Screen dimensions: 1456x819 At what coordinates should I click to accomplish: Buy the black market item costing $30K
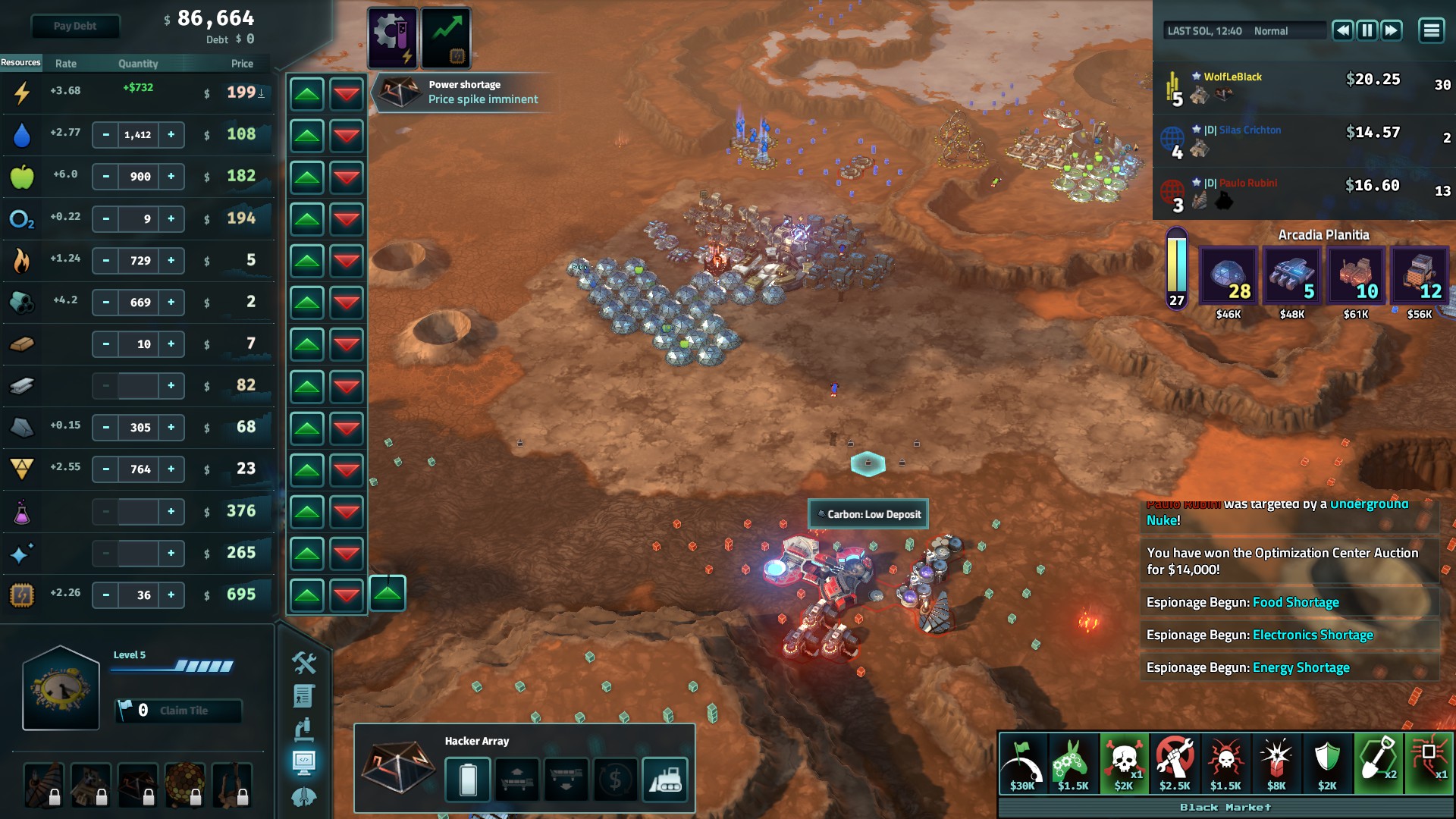pos(1022,763)
